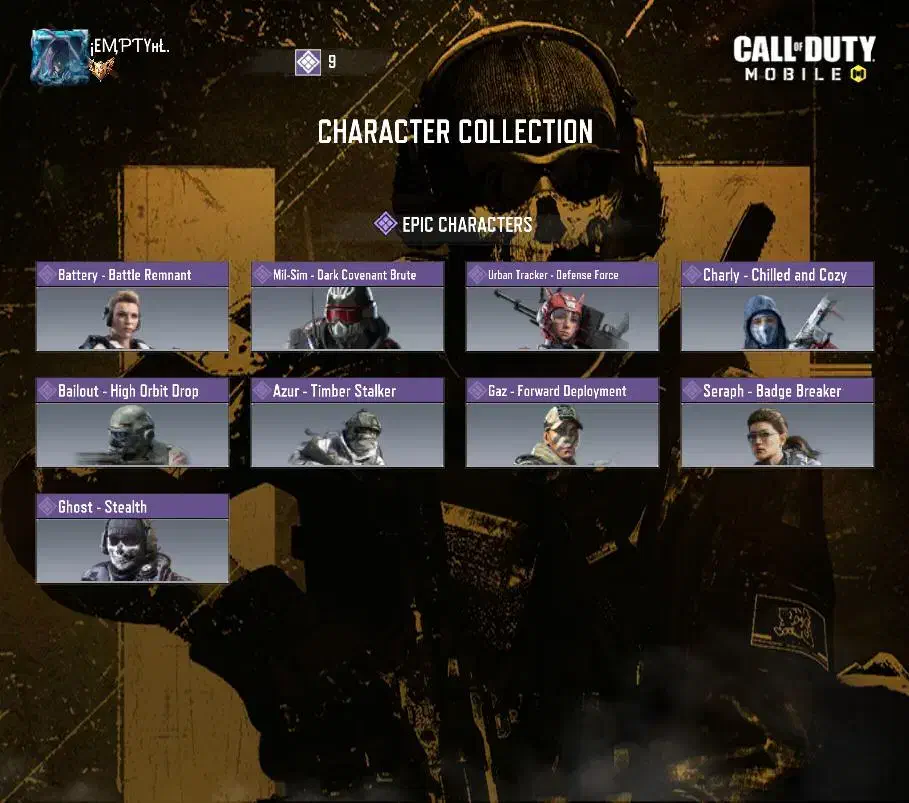Select Gaz - Forward Deployment character card
This screenshot has width=909, height=803.
coord(562,423)
